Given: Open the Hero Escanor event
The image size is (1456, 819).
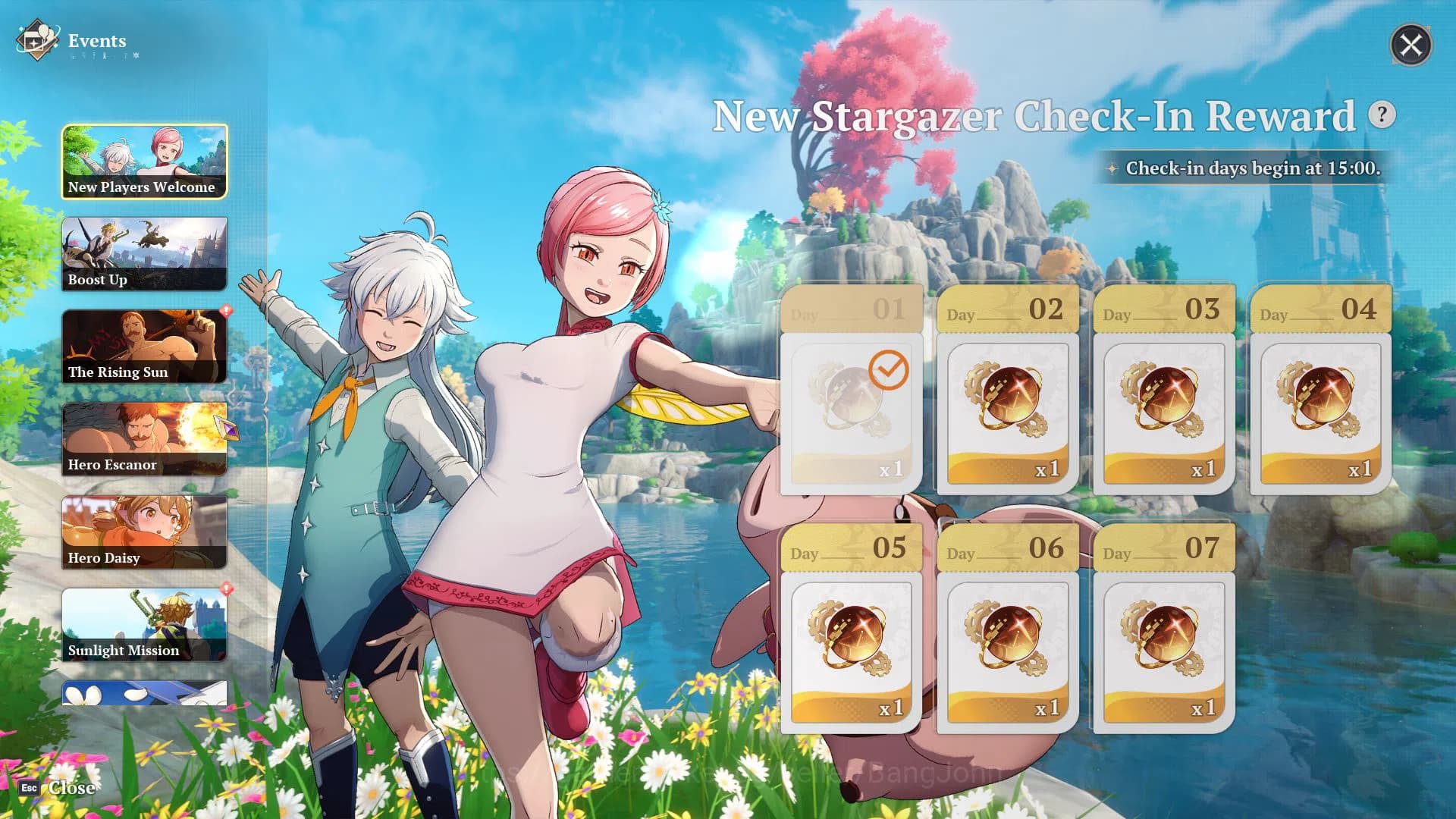Looking at the screenshot, I should point(144,439).
